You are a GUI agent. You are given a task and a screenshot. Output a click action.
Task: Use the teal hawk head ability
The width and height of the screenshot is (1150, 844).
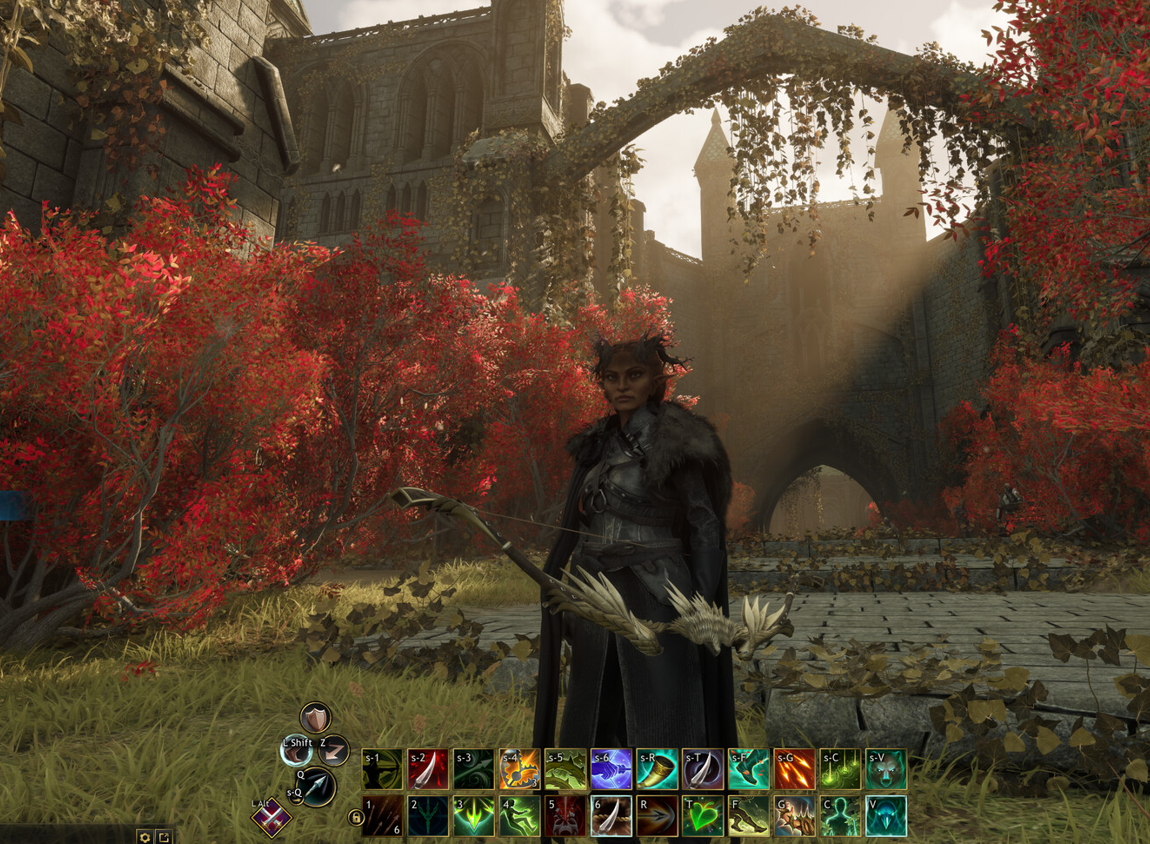(x=886, y=815)
